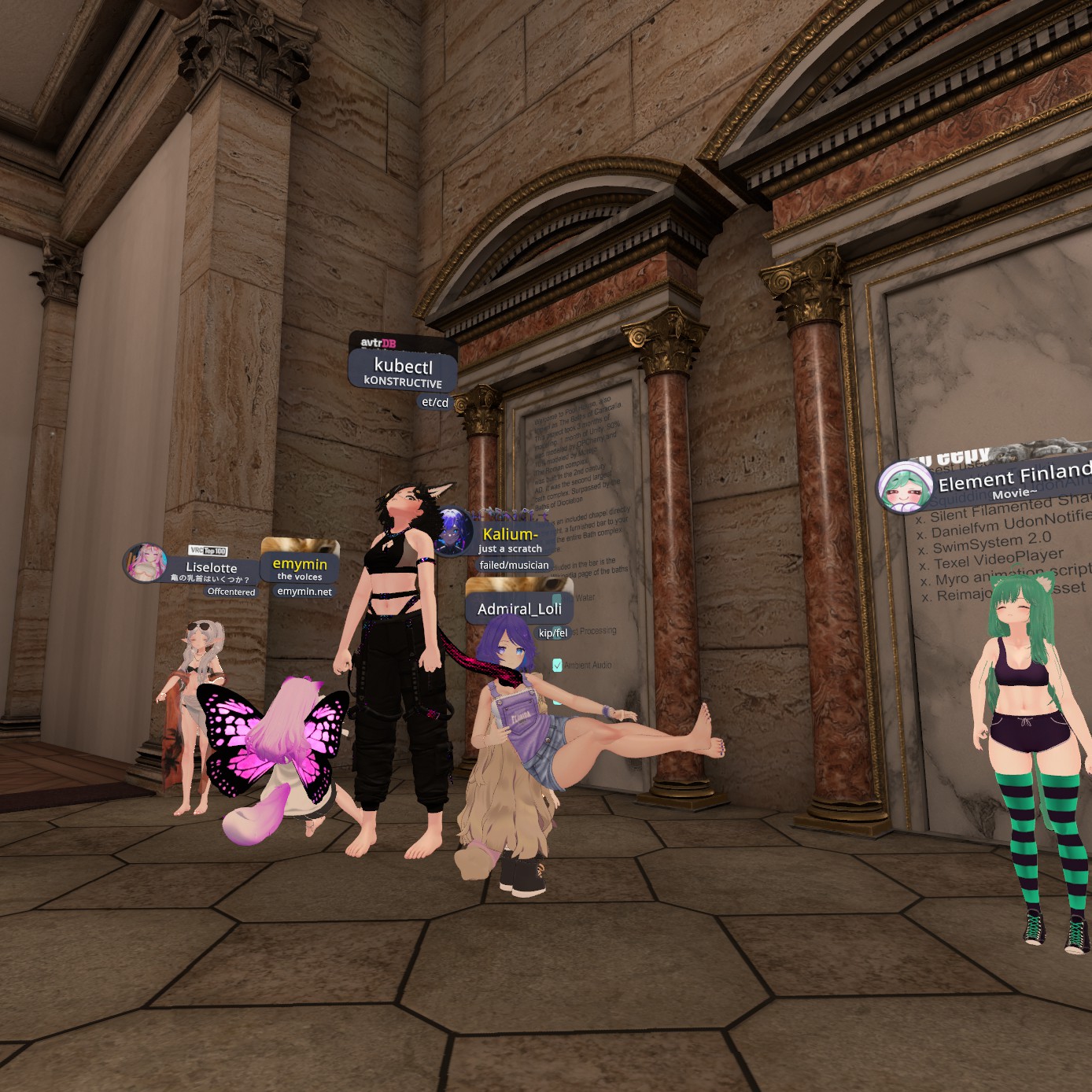The height and width of the screenshot is (1092, 1092).
Task: Click Kalium-'s round profile icon
Action: tap(452, 532)
